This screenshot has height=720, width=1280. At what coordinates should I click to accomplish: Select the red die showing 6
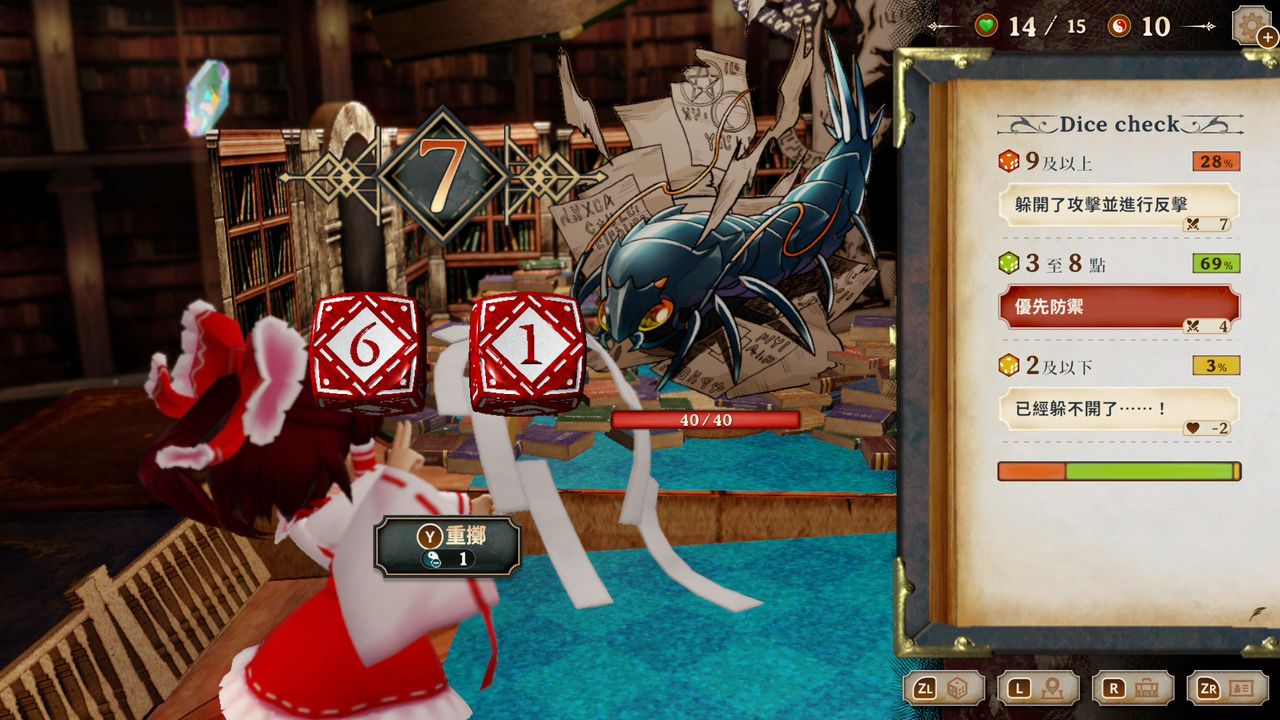point(366,351)
